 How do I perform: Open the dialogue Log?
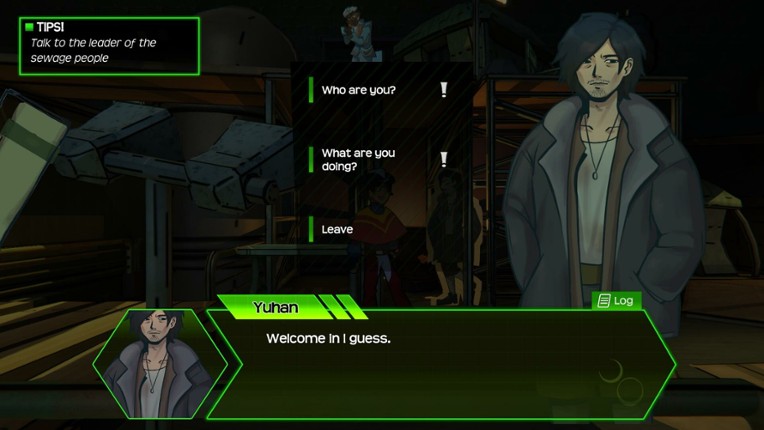[616, 300]
